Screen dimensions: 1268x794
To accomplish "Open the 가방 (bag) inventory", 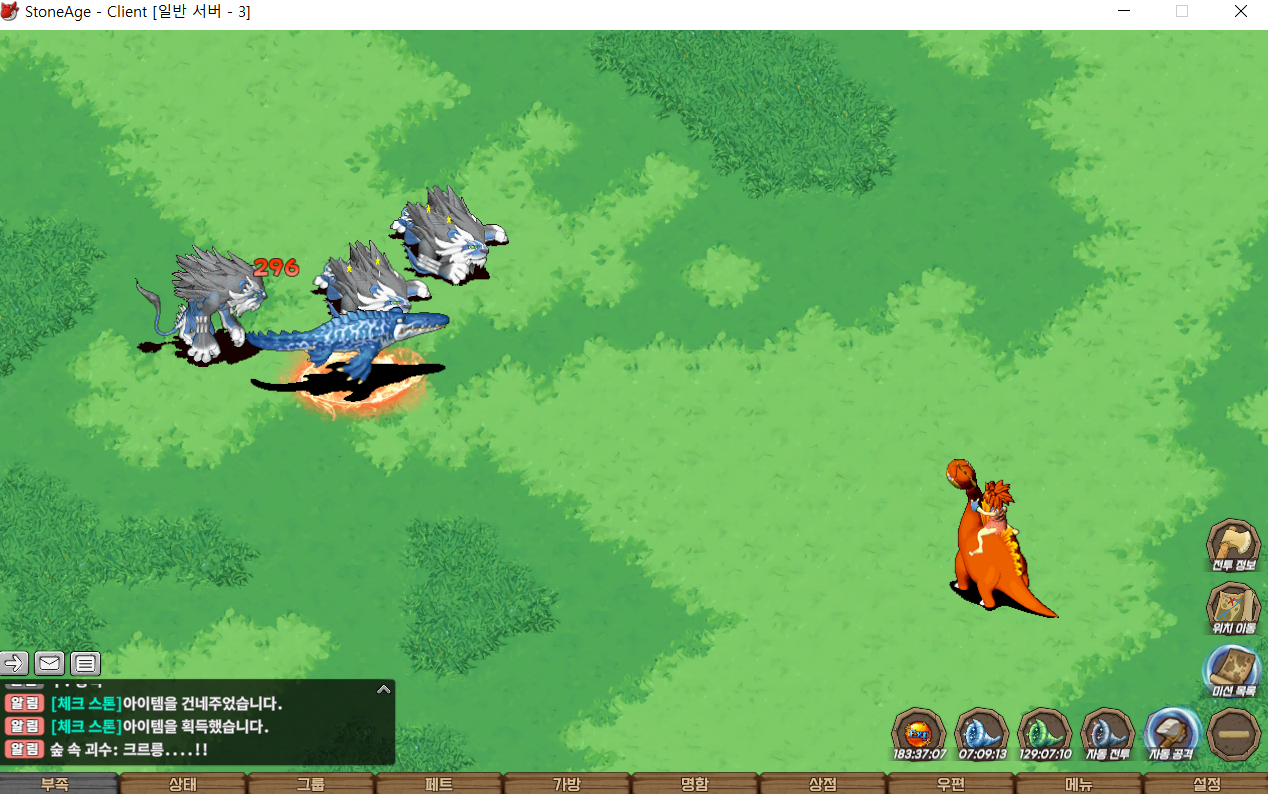I will tap(567, 784).
